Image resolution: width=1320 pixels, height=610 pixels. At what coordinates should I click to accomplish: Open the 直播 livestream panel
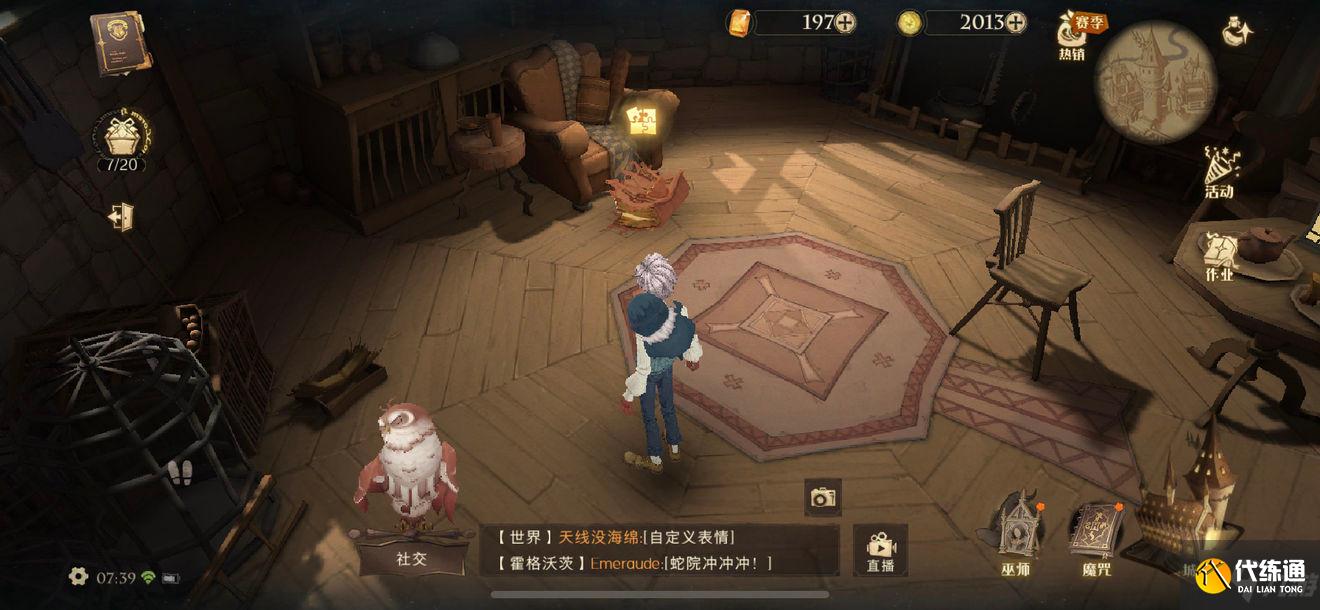(x=880, y=550)
